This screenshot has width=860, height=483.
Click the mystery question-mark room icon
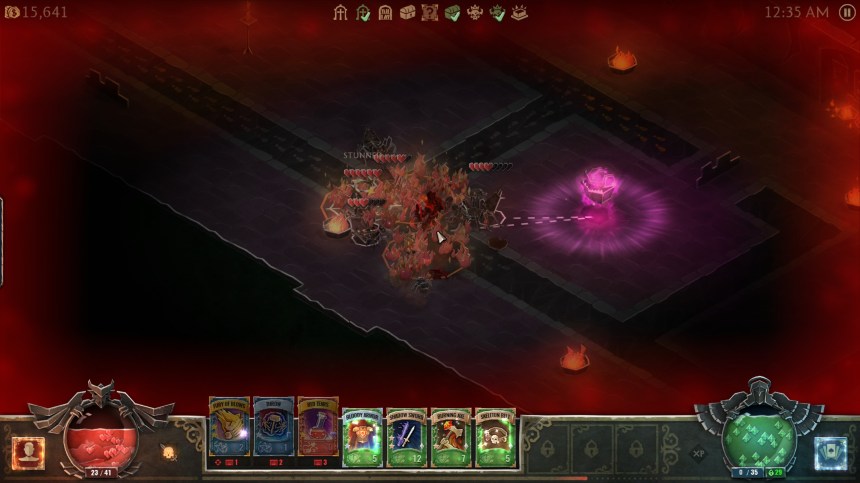[x=430, y=12]
